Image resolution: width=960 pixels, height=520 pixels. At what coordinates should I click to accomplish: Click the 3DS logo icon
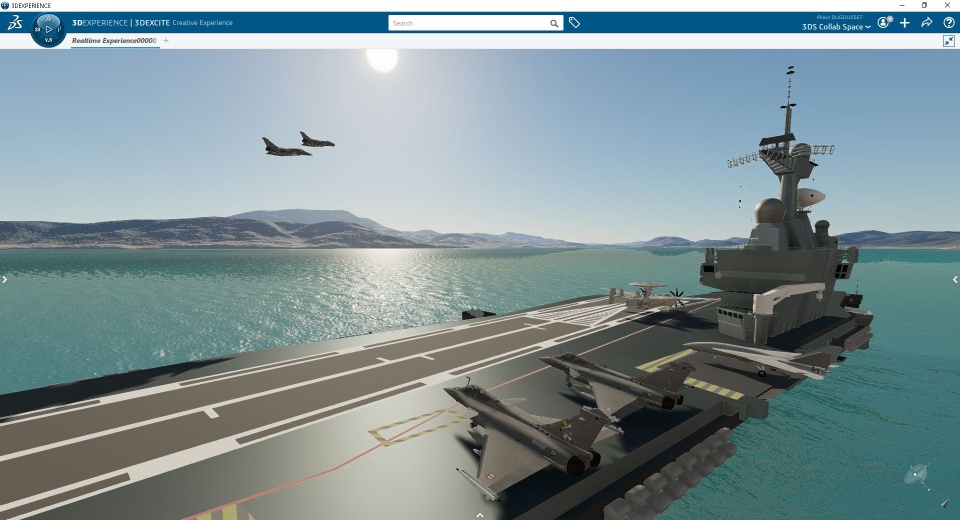click(x=14, y=23)
